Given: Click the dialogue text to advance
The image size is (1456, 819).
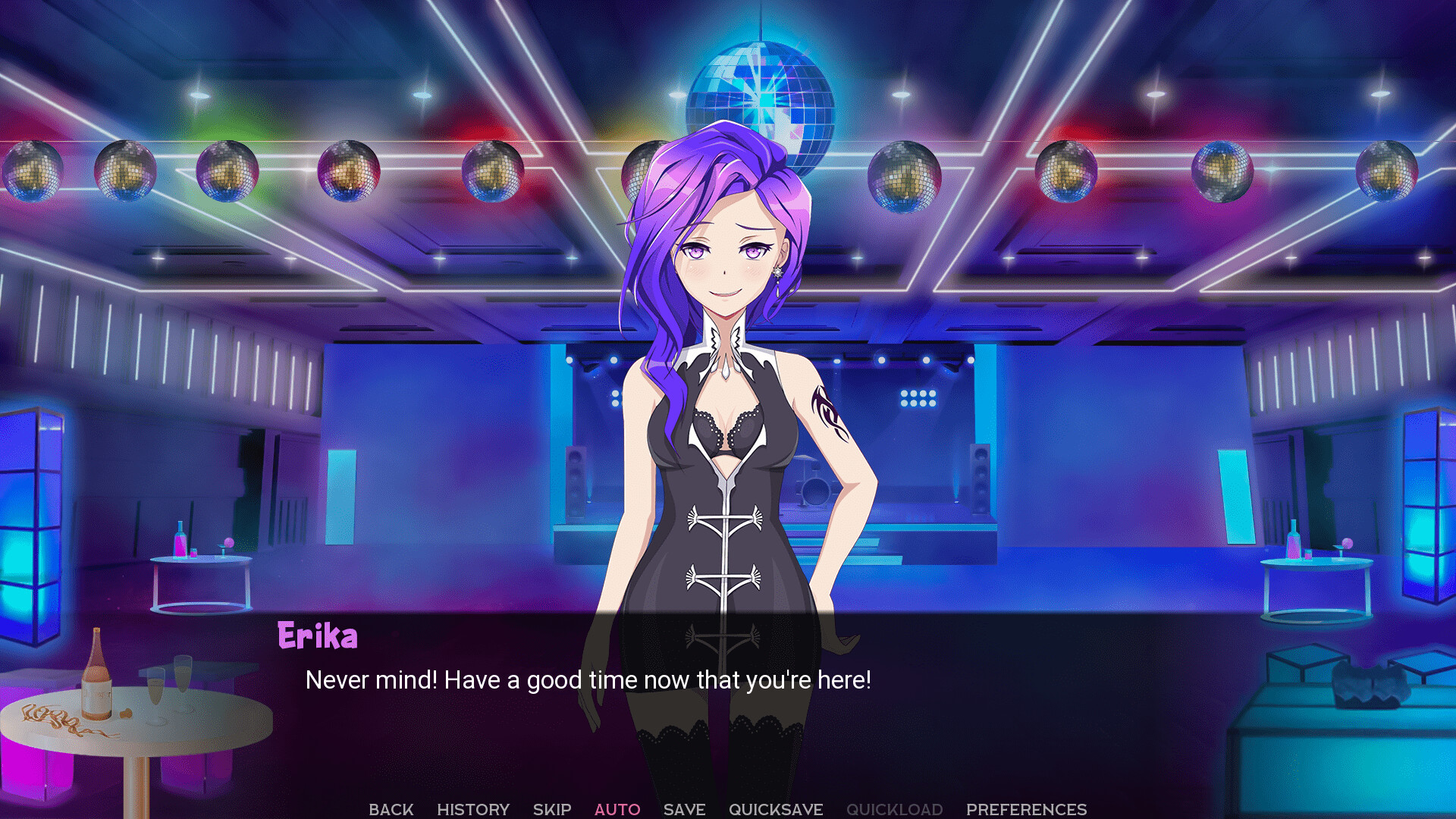Looking at the screenshot, I should coord(588,680).
